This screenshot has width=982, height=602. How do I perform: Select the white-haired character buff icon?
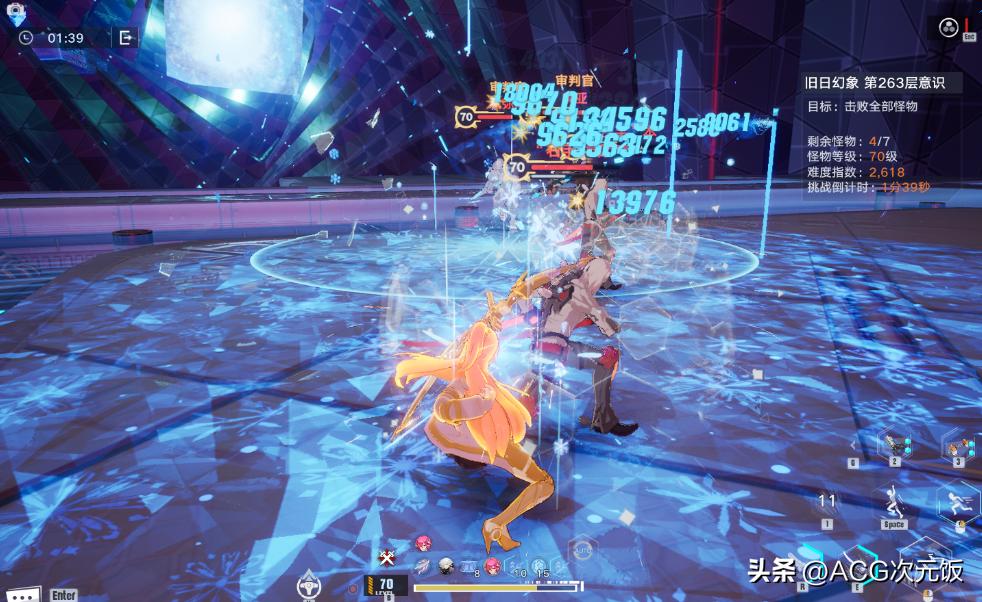click(446, 567)
